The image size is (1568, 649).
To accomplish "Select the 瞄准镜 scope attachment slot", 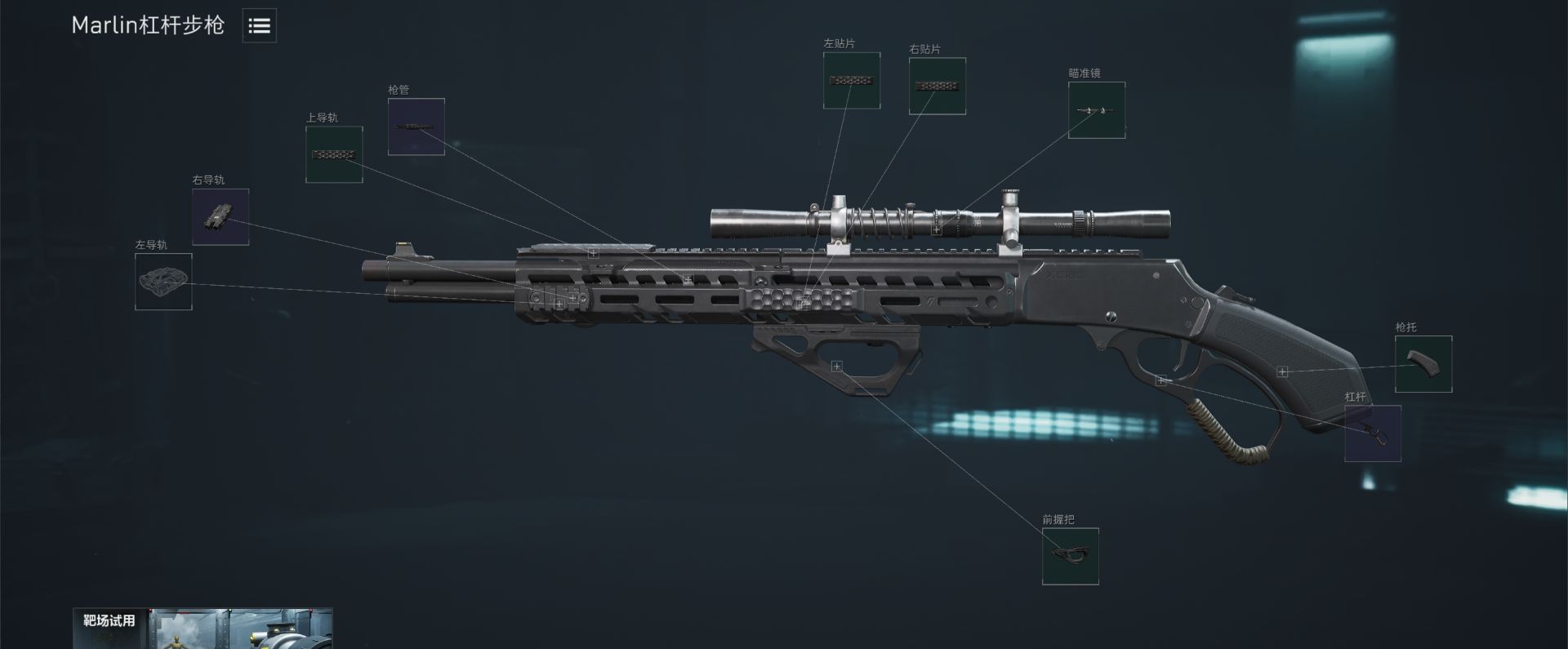I will pos(1096,110).
